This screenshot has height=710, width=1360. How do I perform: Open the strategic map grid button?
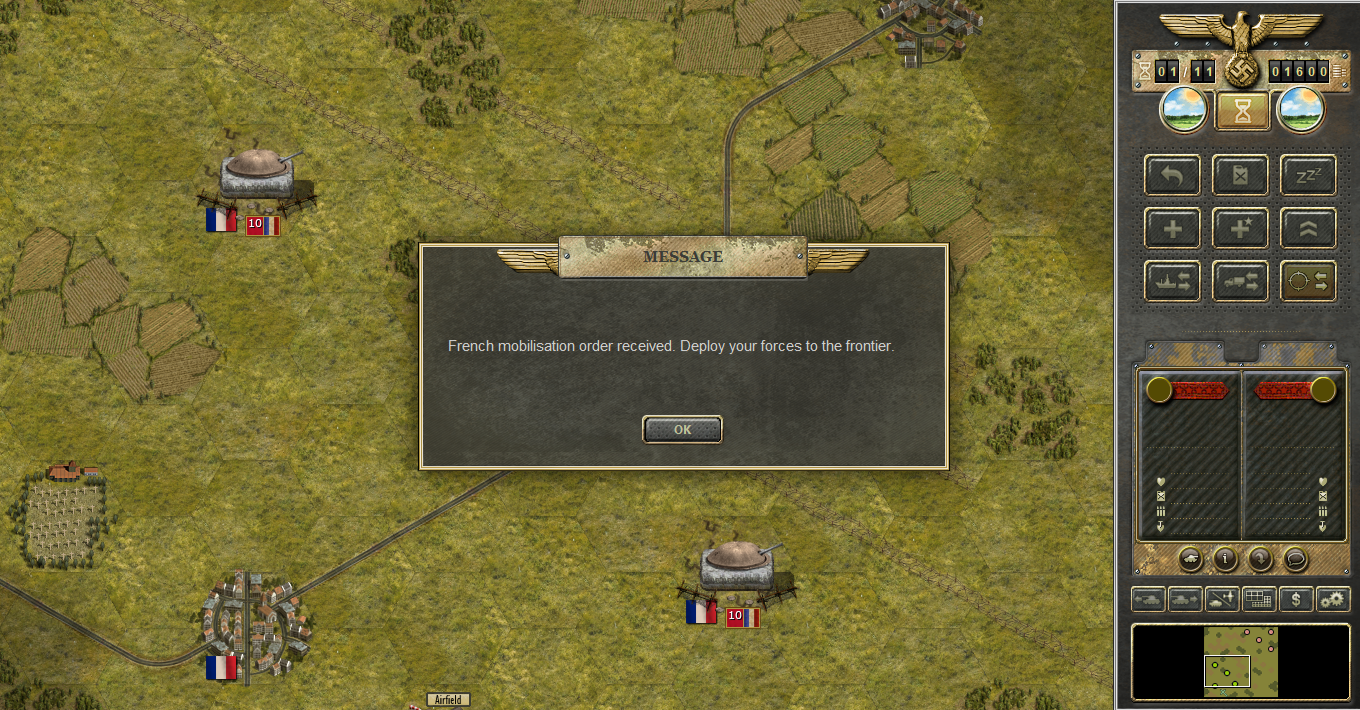pos(1259,599)
